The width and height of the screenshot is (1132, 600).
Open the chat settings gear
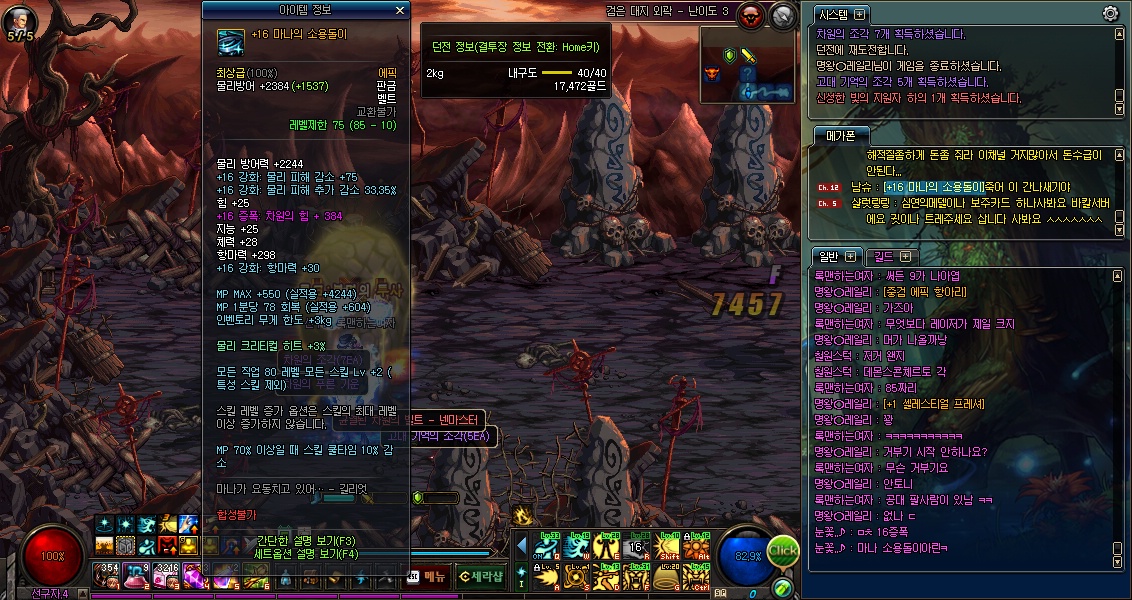(1109, 13)
